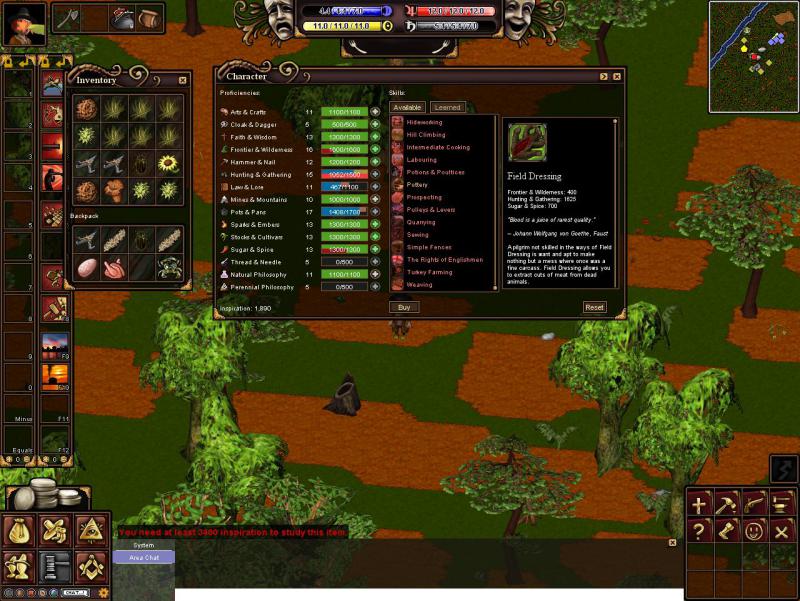The height and width of the screenshot is (601, 800).
Task: Pick the orange mushroom inventory item
Action: (114, 190)
